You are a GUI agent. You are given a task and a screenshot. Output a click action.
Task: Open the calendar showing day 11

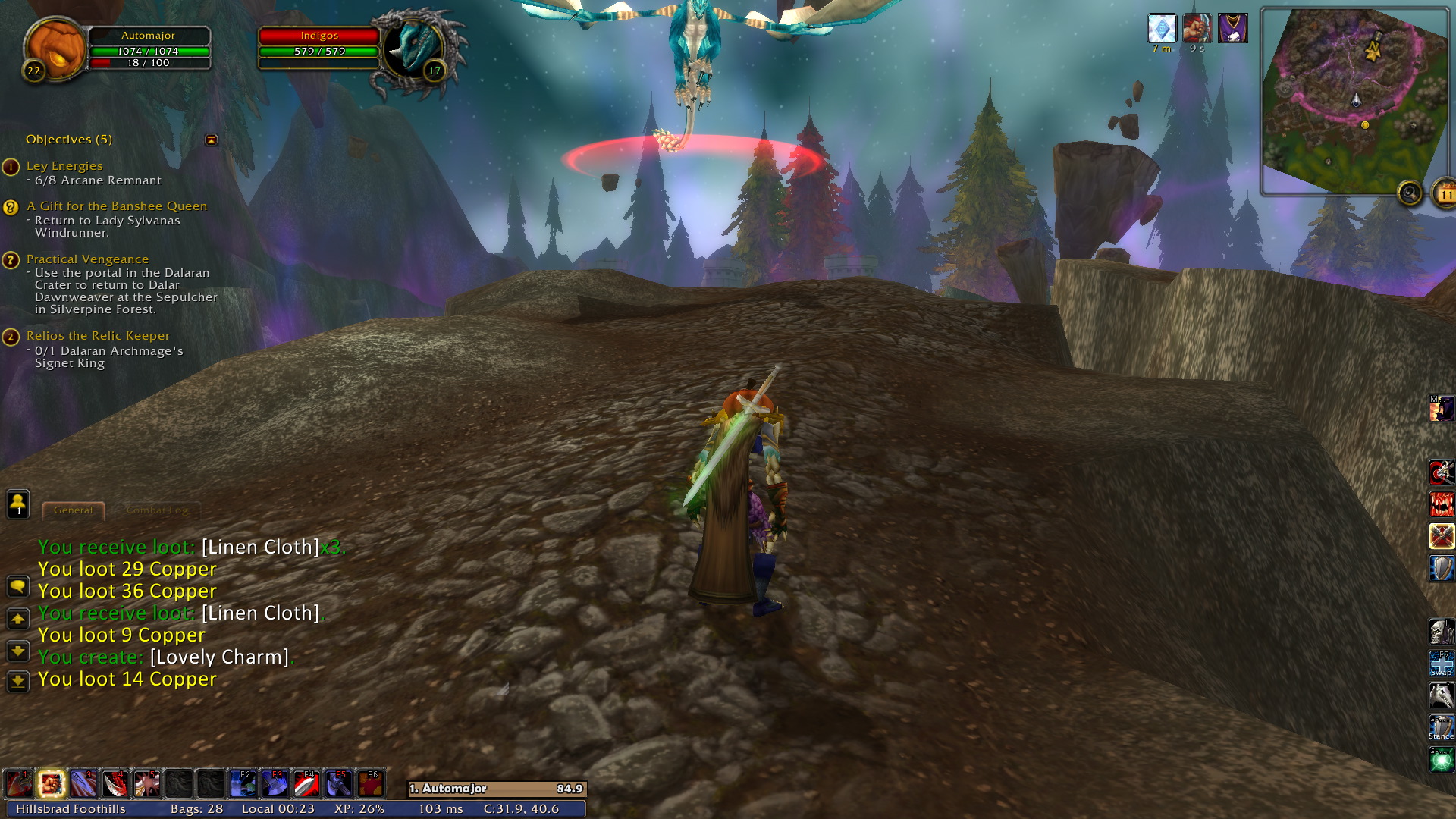pos(1445,194)
